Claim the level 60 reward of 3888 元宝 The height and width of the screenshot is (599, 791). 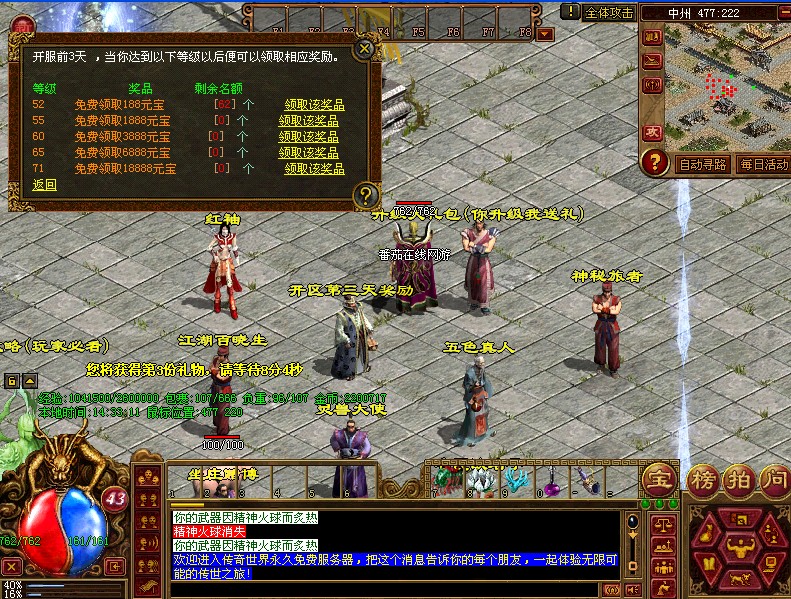(308, 136)
